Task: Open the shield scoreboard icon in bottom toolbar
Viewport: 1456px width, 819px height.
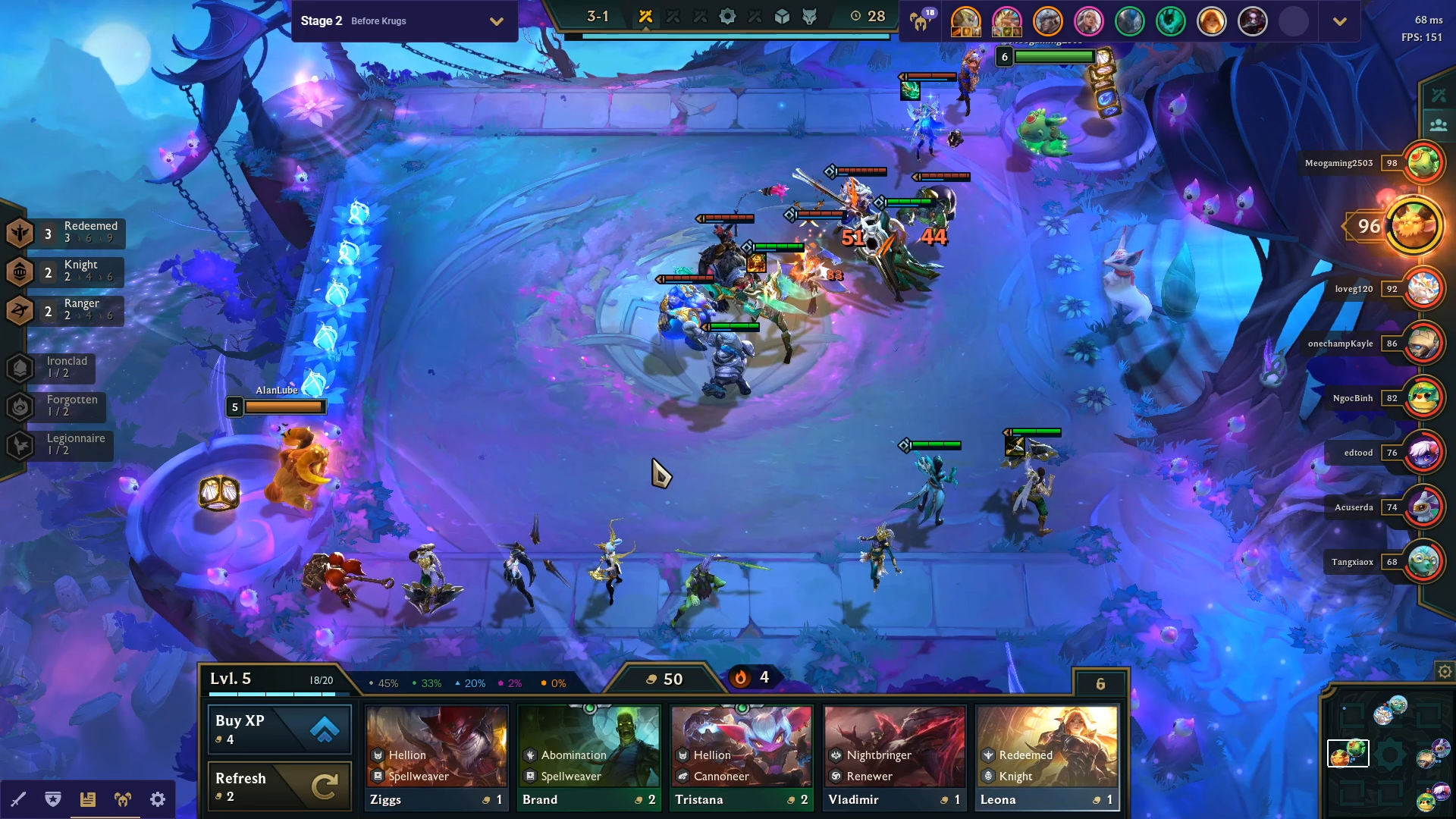Action: (53, 799)
